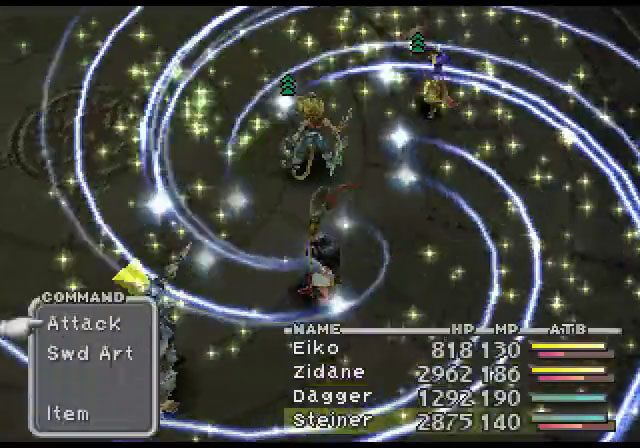
Task: Open the Item command
Action: pyautogui.click(x=68, y=413)
